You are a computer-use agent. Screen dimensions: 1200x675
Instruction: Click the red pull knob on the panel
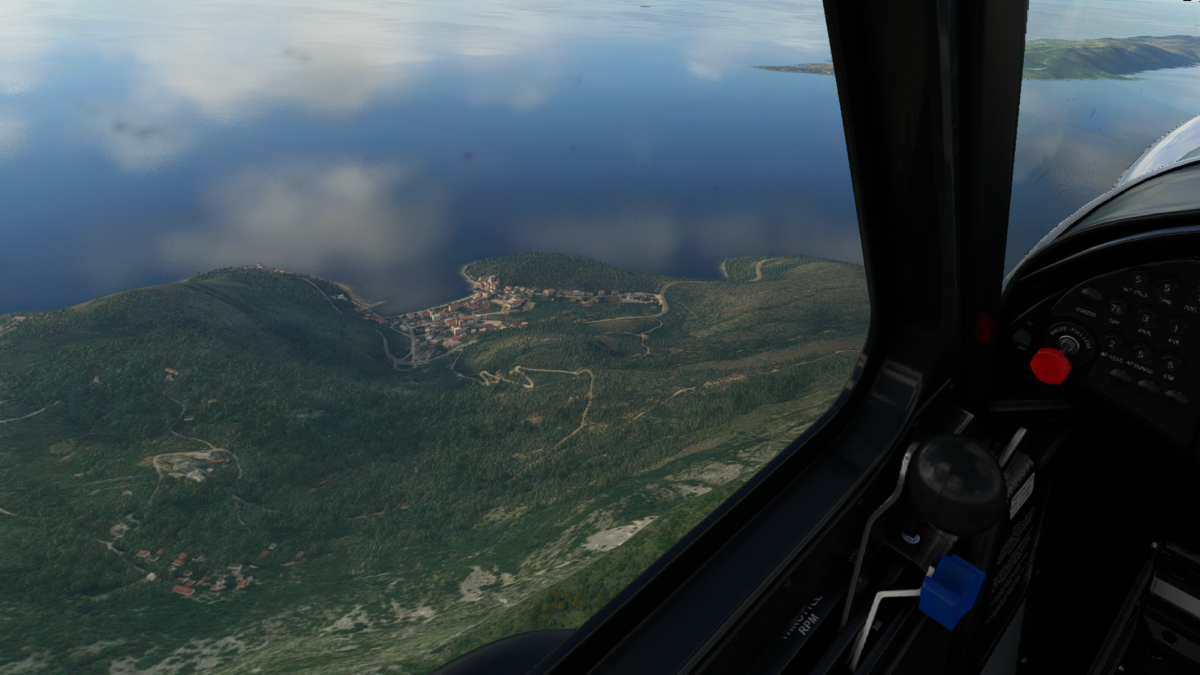click(1050, 366)
